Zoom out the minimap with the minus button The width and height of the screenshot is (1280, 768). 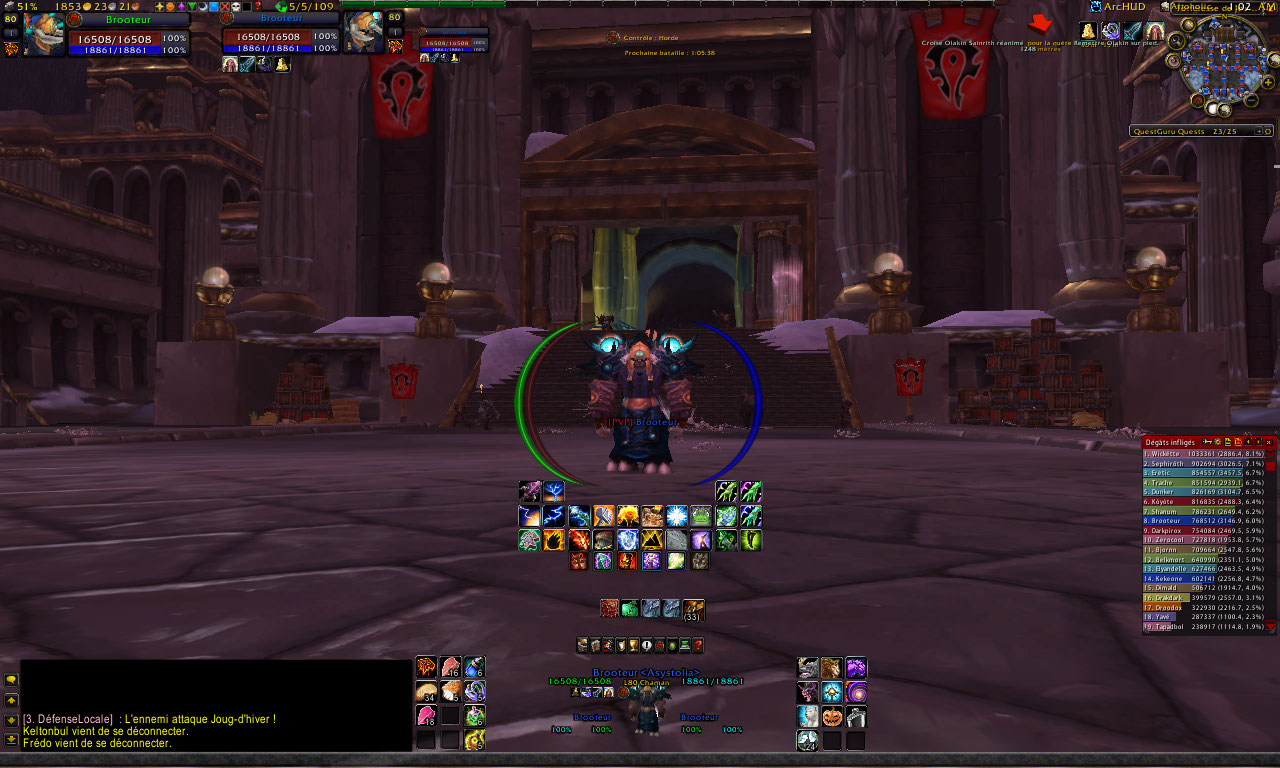tap(1249, 100)
